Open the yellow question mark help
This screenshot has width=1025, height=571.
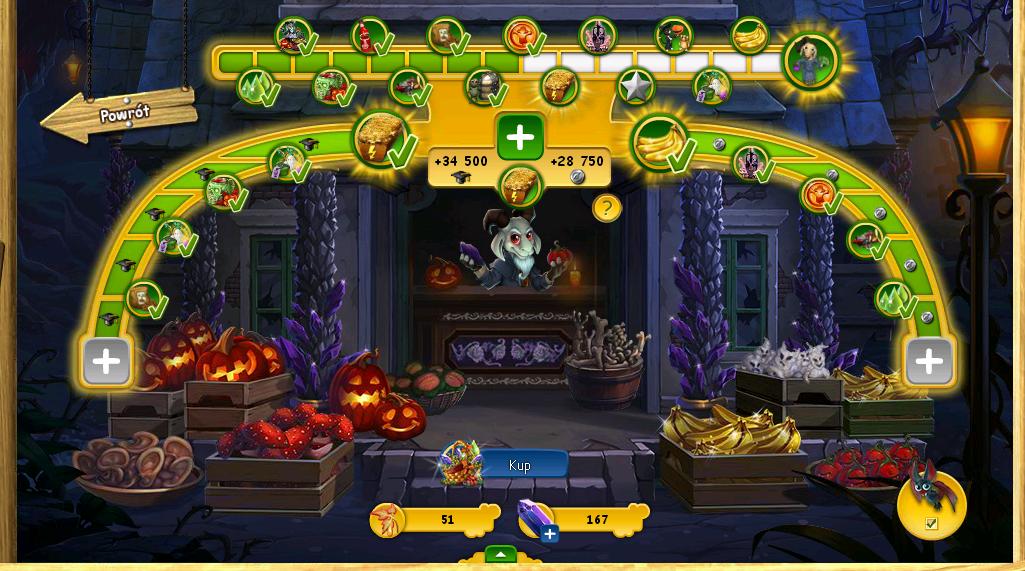[x=606, y=208]
